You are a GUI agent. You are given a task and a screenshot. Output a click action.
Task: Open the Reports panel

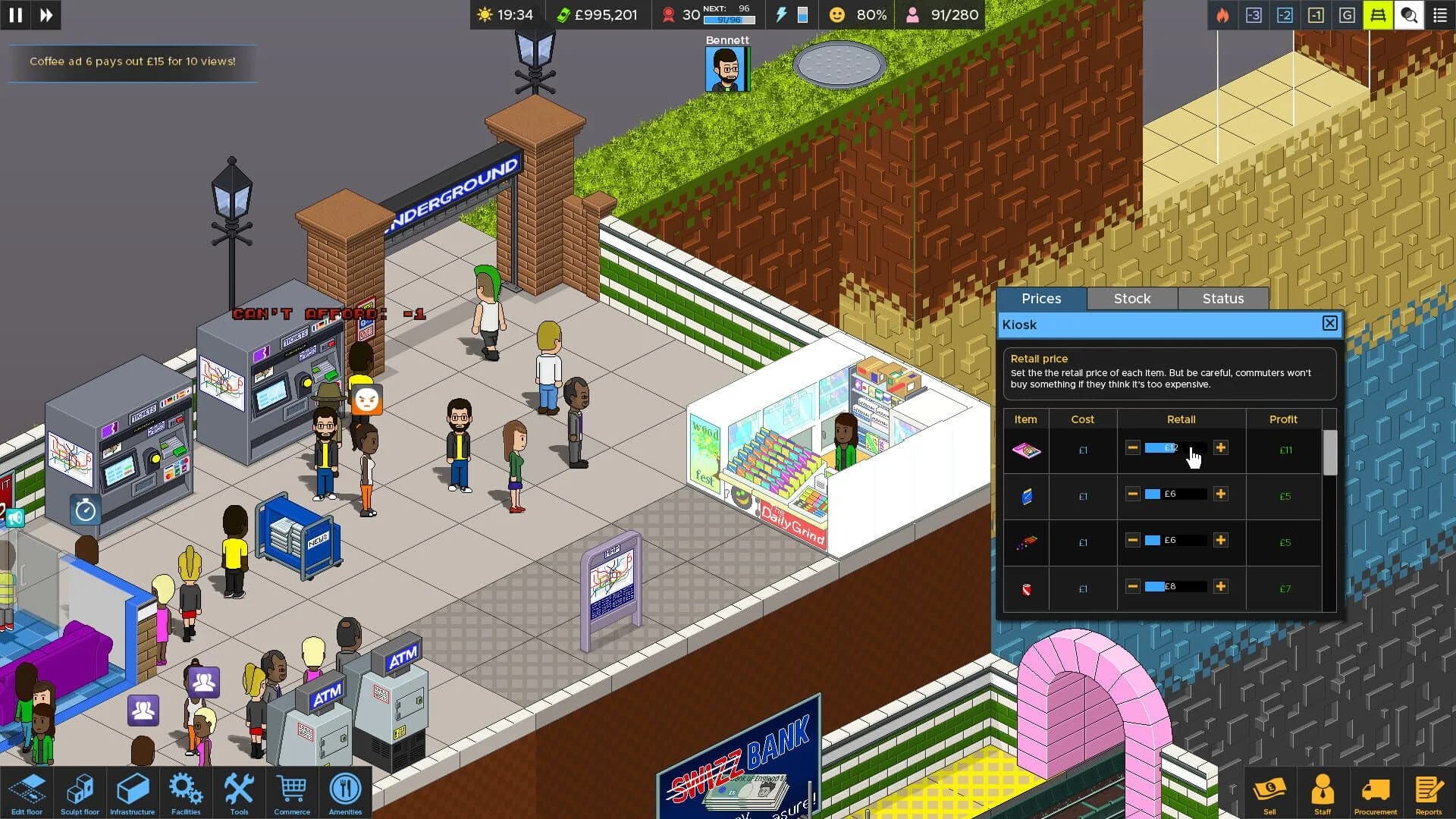point(1429,792)
